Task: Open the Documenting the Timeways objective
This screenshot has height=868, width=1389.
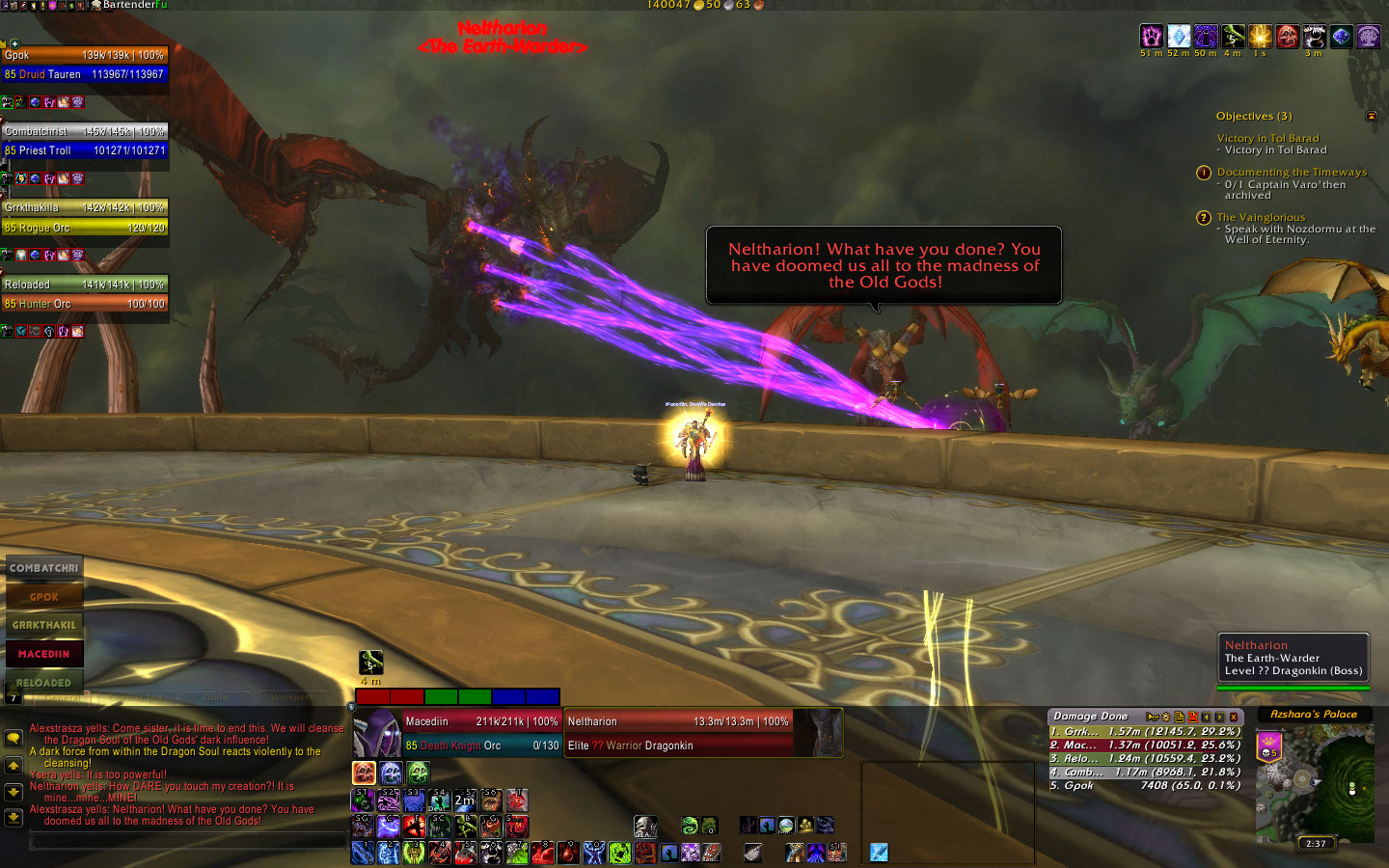Action: [x=1292, y=172]
